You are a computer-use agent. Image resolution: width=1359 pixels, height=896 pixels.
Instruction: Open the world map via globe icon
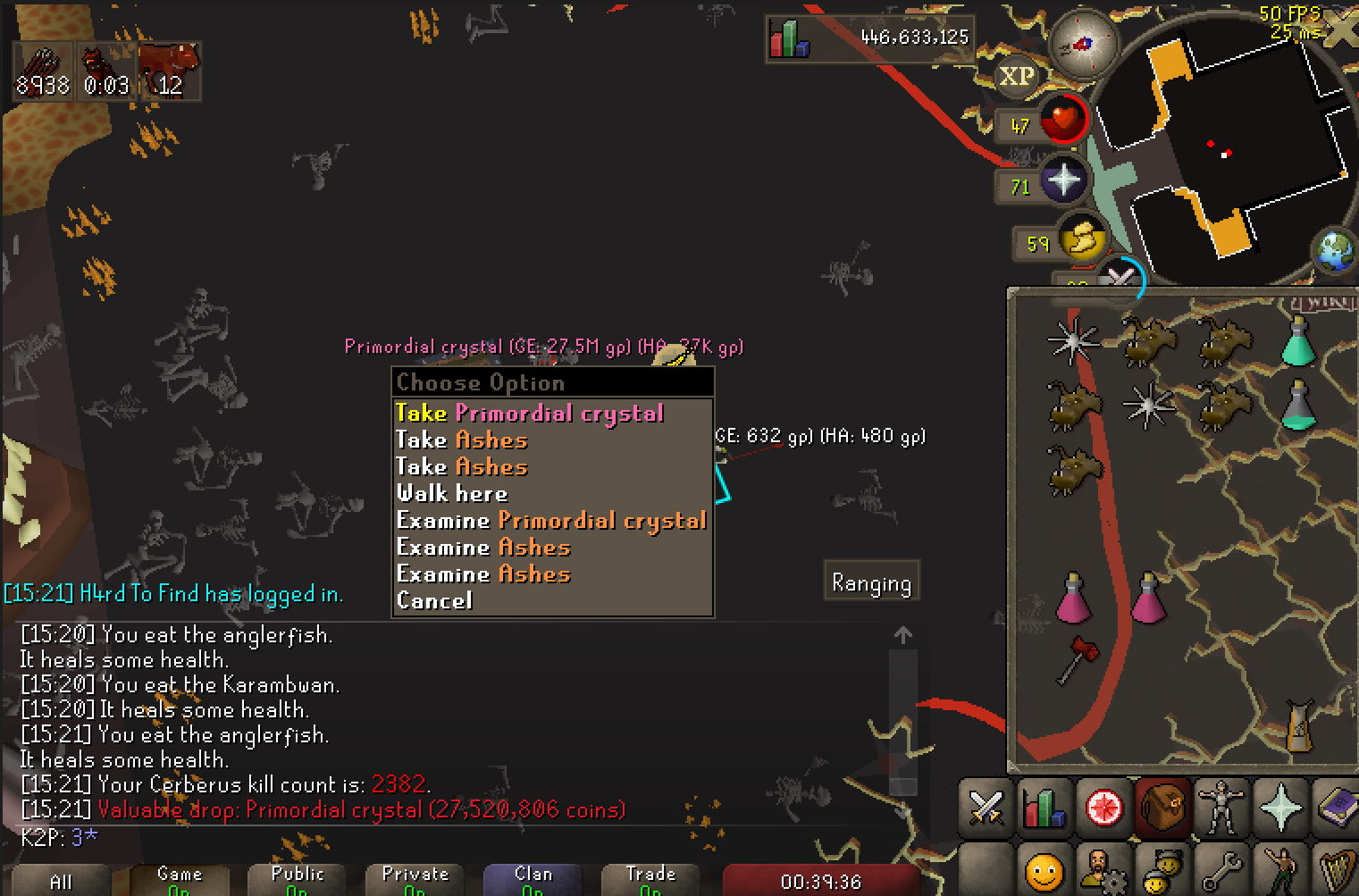(x=1335, y=251)
